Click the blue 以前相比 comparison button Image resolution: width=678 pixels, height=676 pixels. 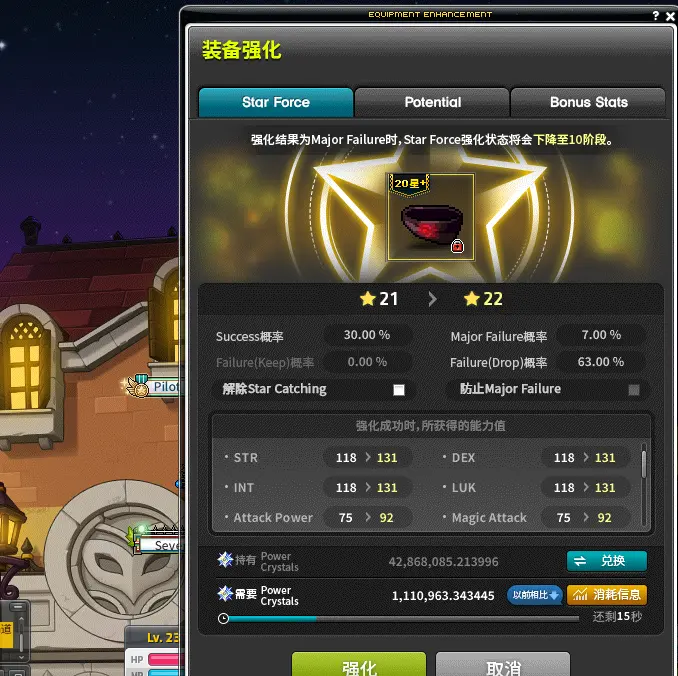point(535,594)
